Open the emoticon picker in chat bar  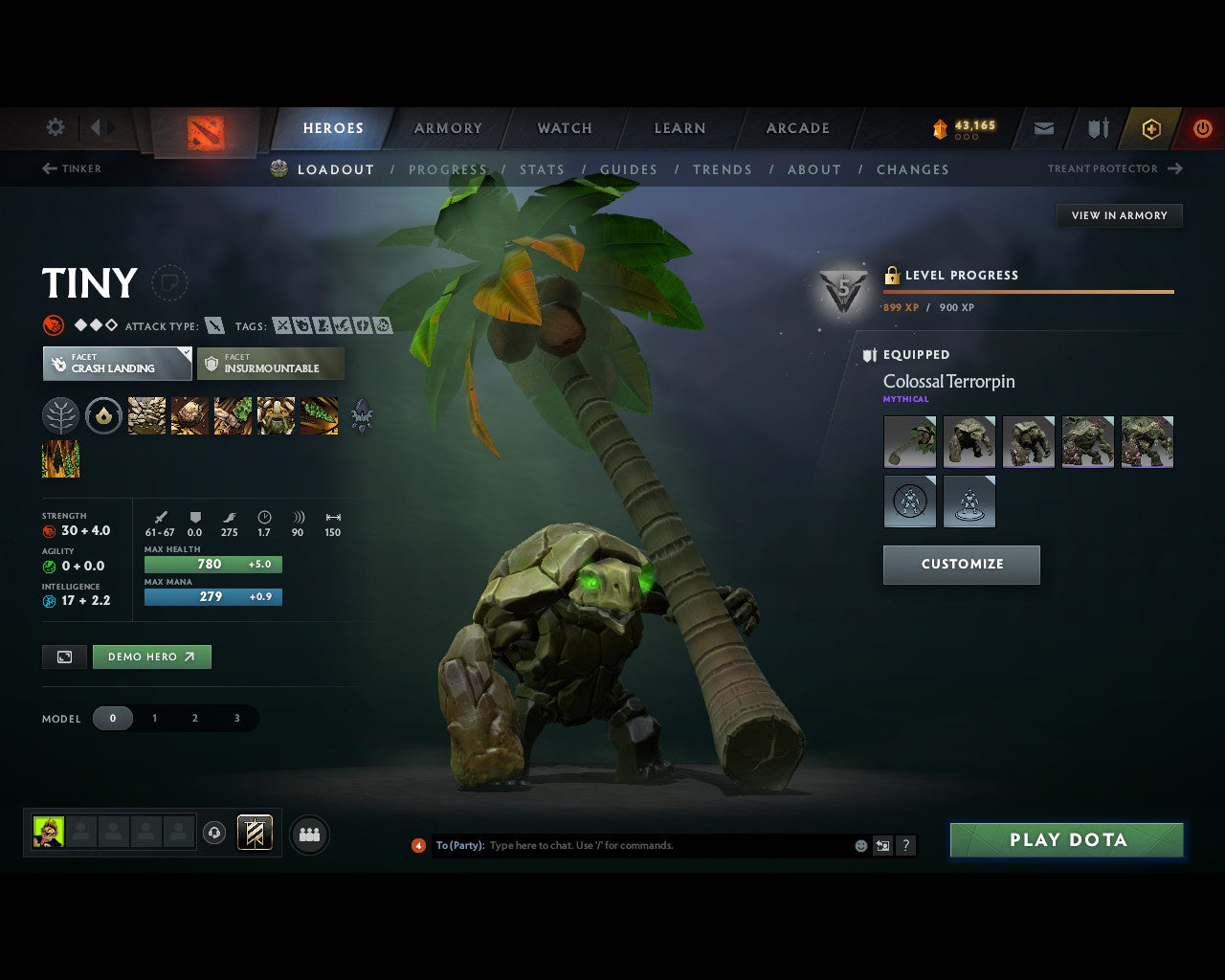pos(858,845)
